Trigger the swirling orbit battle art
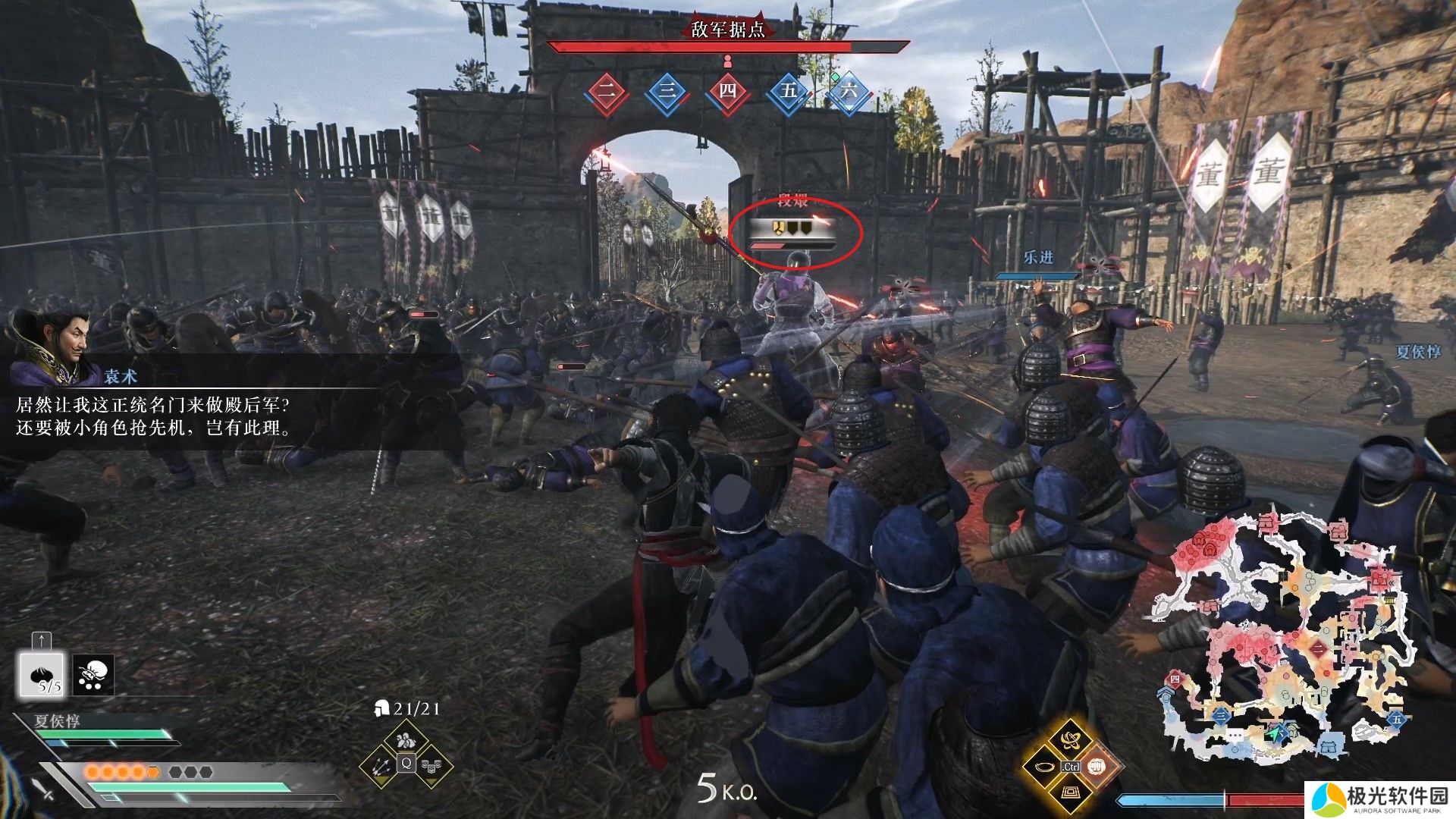 coord(1070,739)
